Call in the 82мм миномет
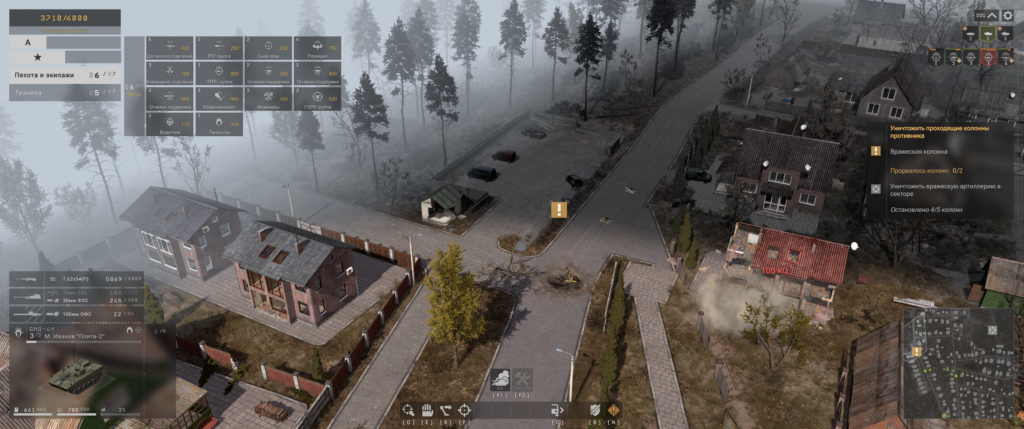The width and height of the screenshot is (1024, 429). (217, 98)
